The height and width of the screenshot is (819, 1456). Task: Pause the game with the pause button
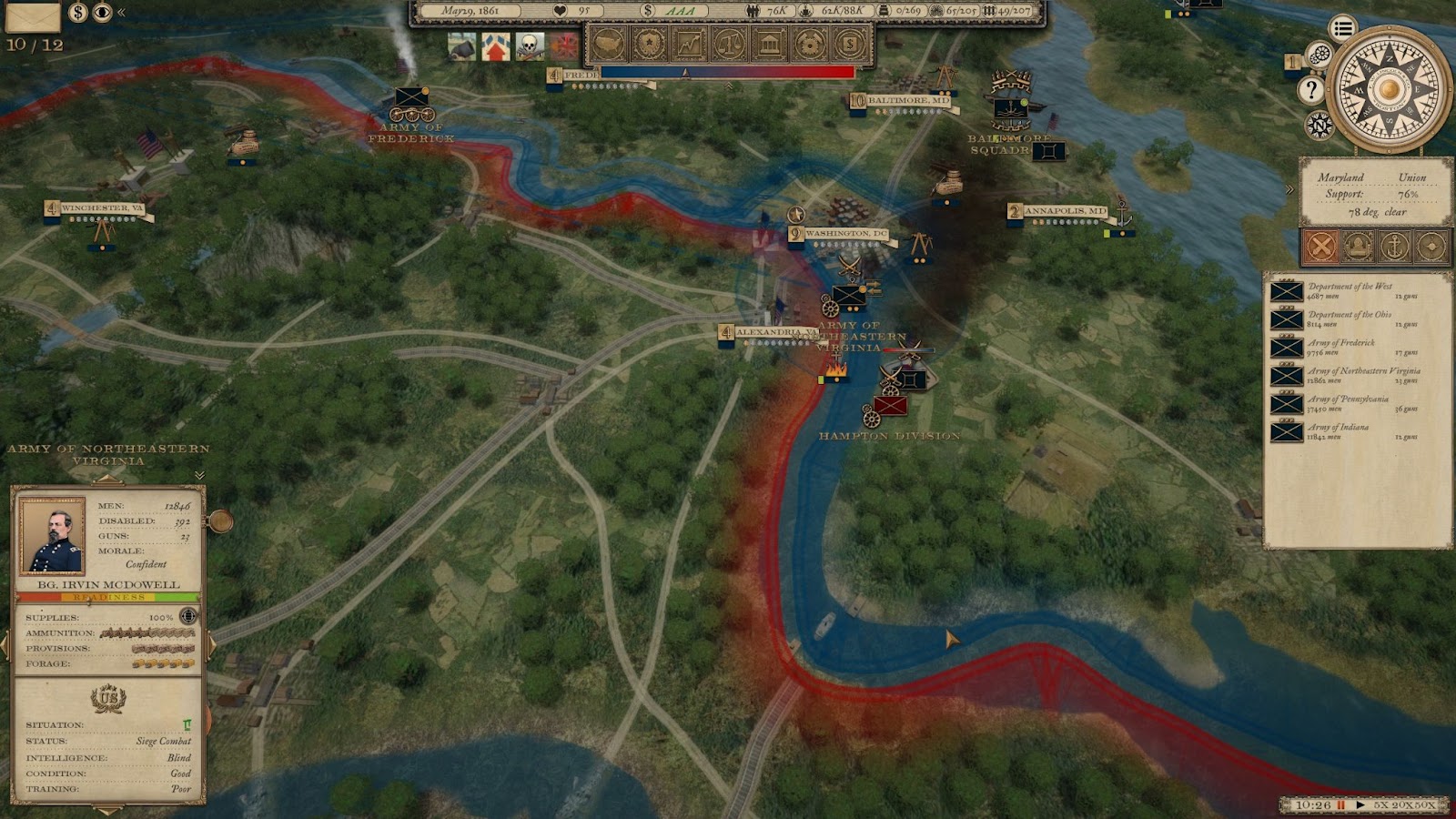(1340, 805)
